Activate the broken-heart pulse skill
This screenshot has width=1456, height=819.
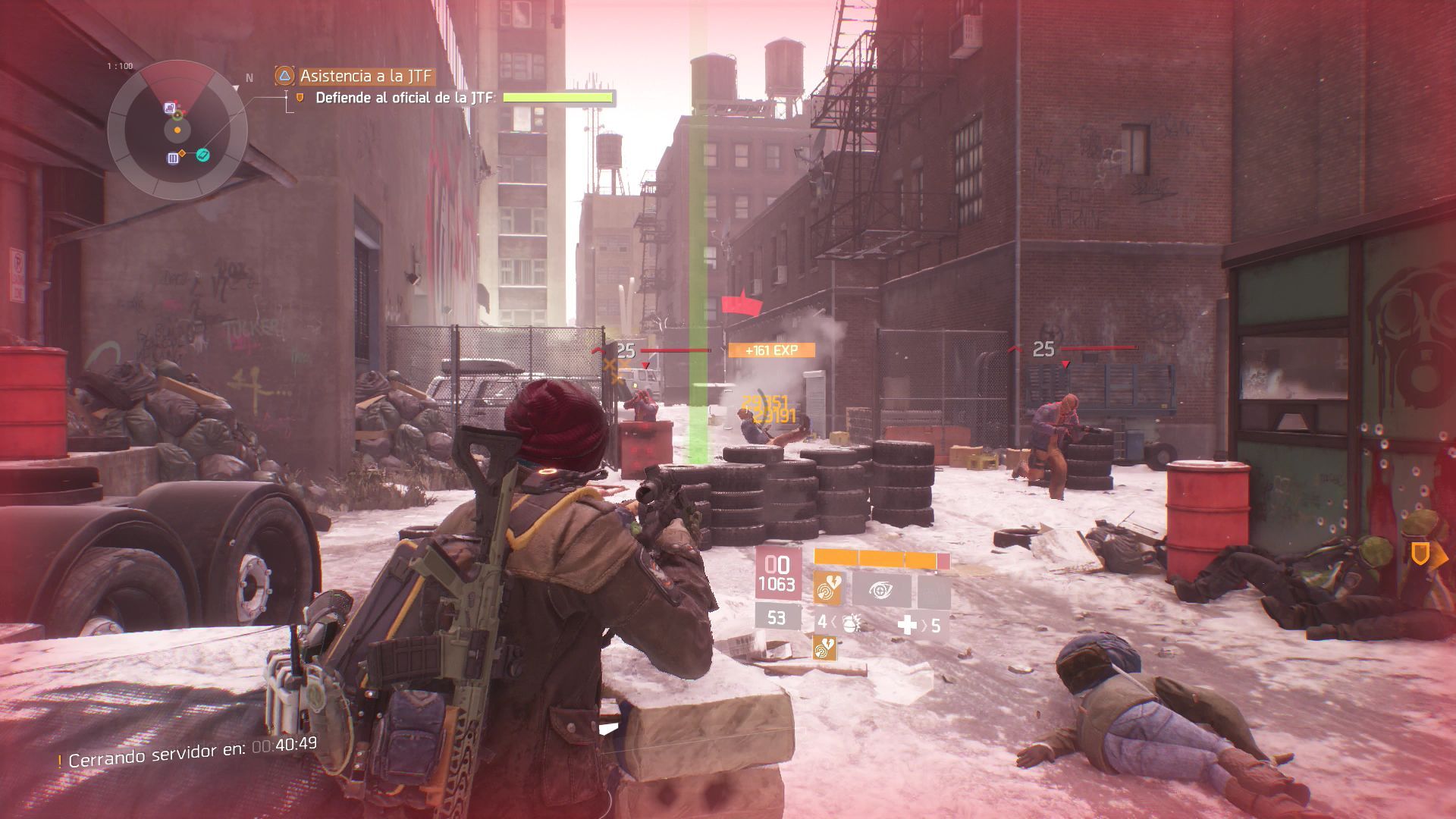coord(827,588)
